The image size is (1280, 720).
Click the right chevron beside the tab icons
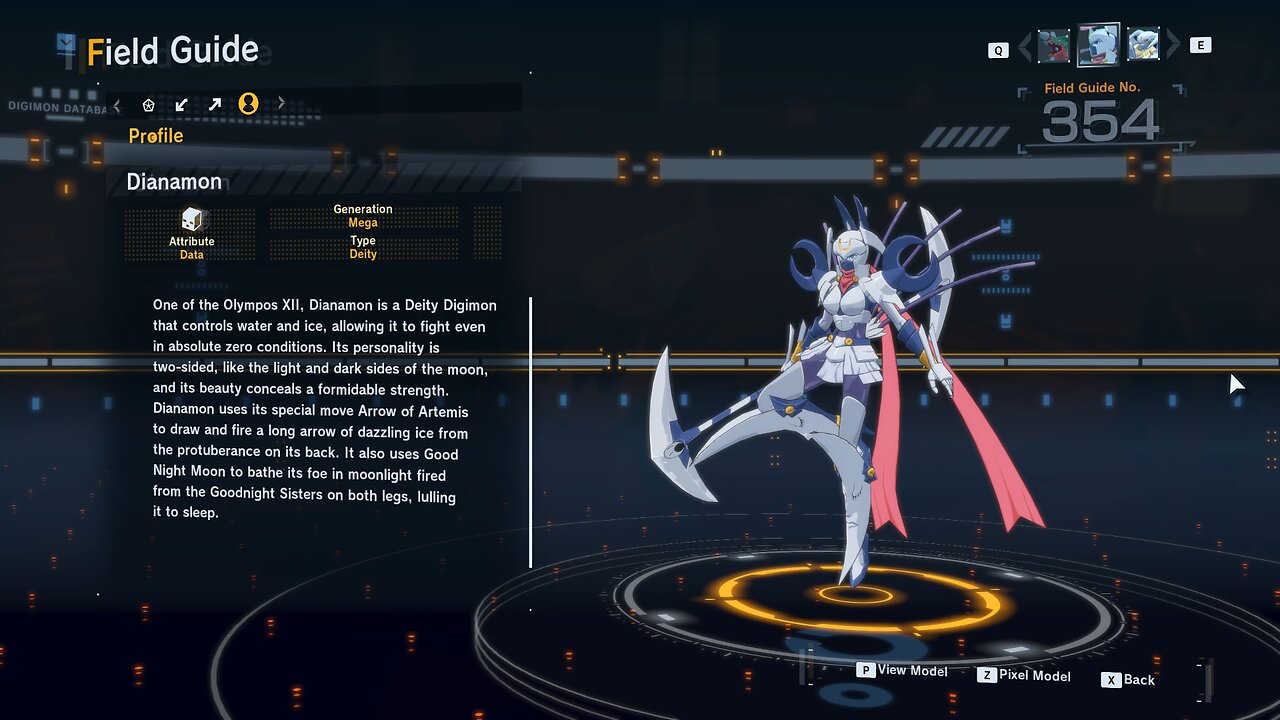[281, 103]
